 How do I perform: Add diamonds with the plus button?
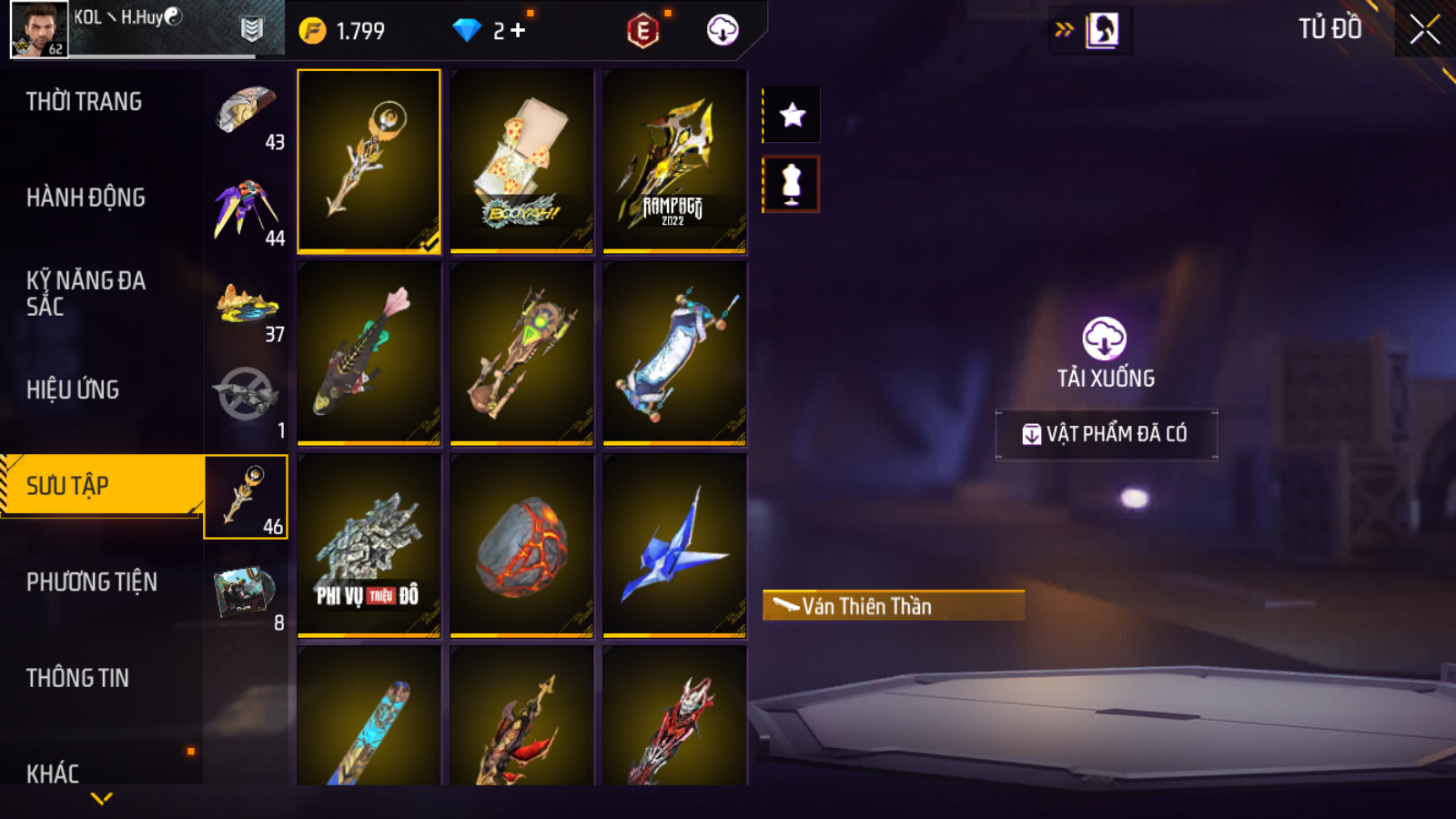pyautogui.click(x=518, y=31)
